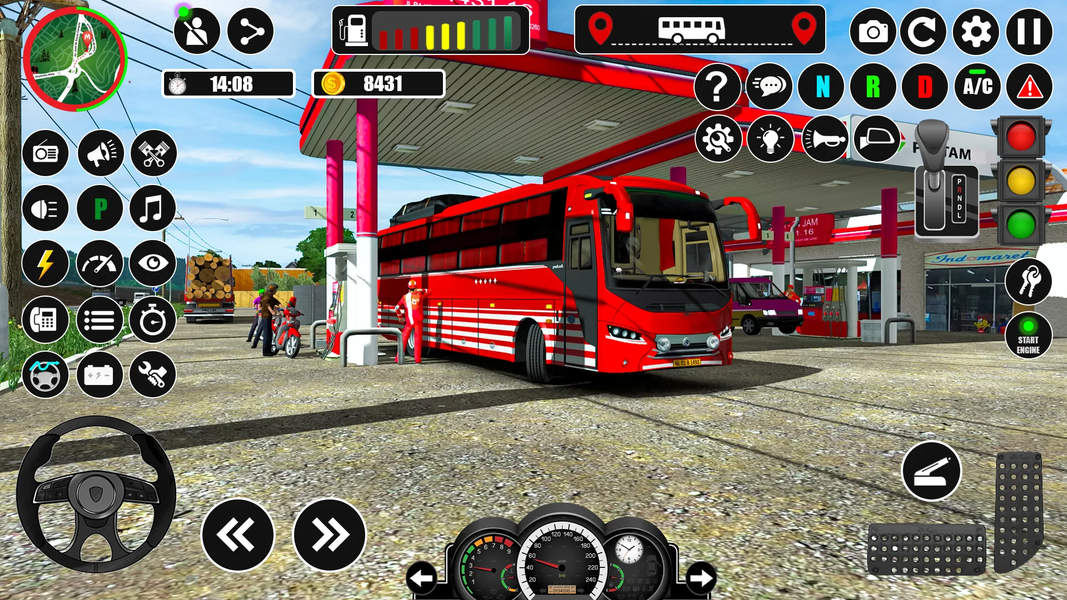The width and height of the screenshot is (1067, 600).
Task: Shift into Neutral with the N button
Action: click(x=821, y=88)
